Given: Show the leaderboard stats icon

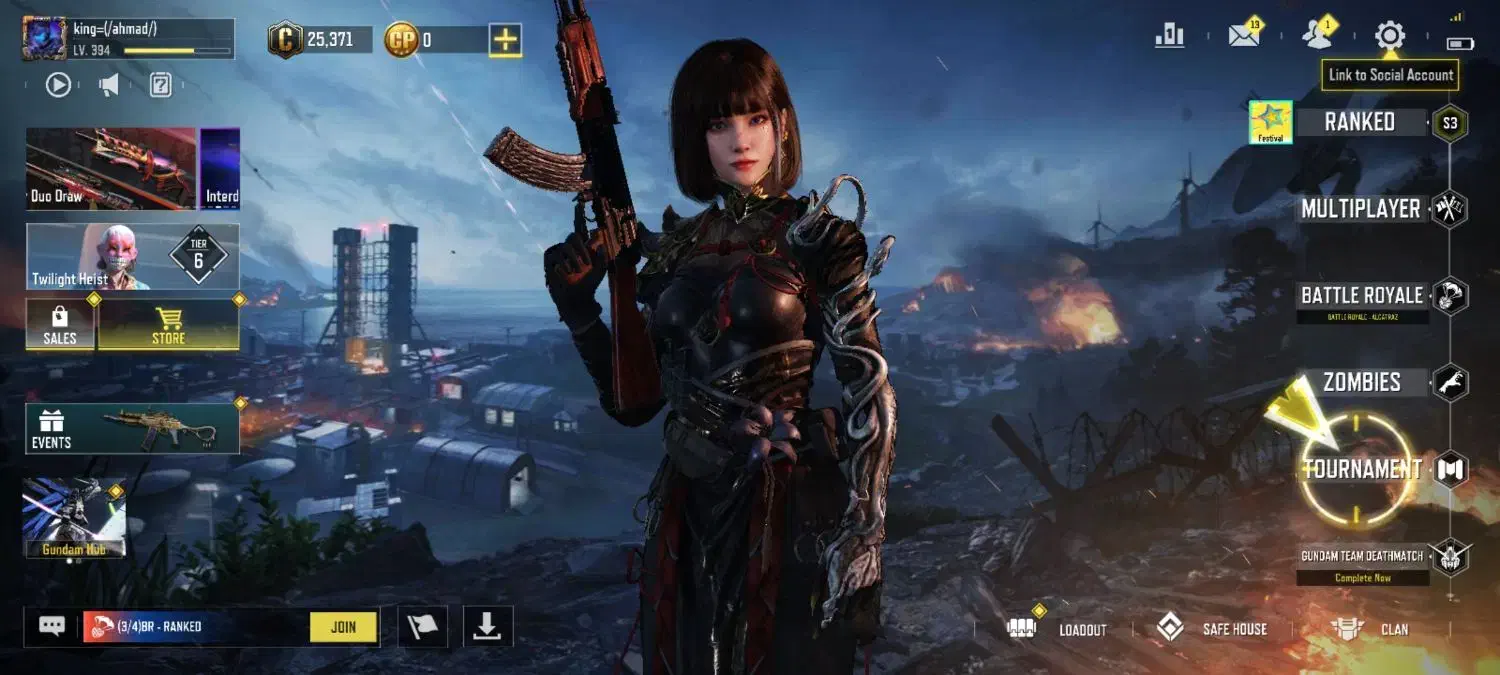Looking at the screenshot, I should (1169, 36).
